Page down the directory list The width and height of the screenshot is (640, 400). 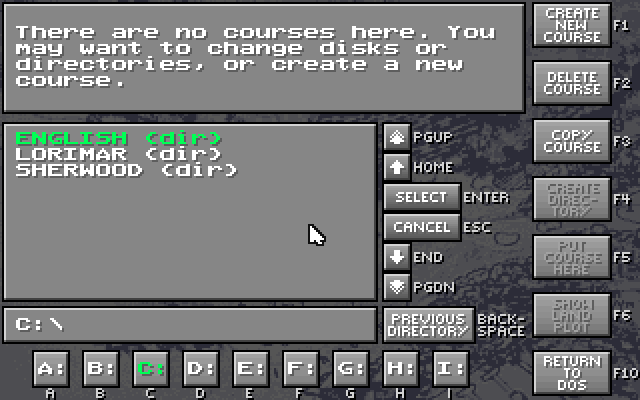click(397, 287)
